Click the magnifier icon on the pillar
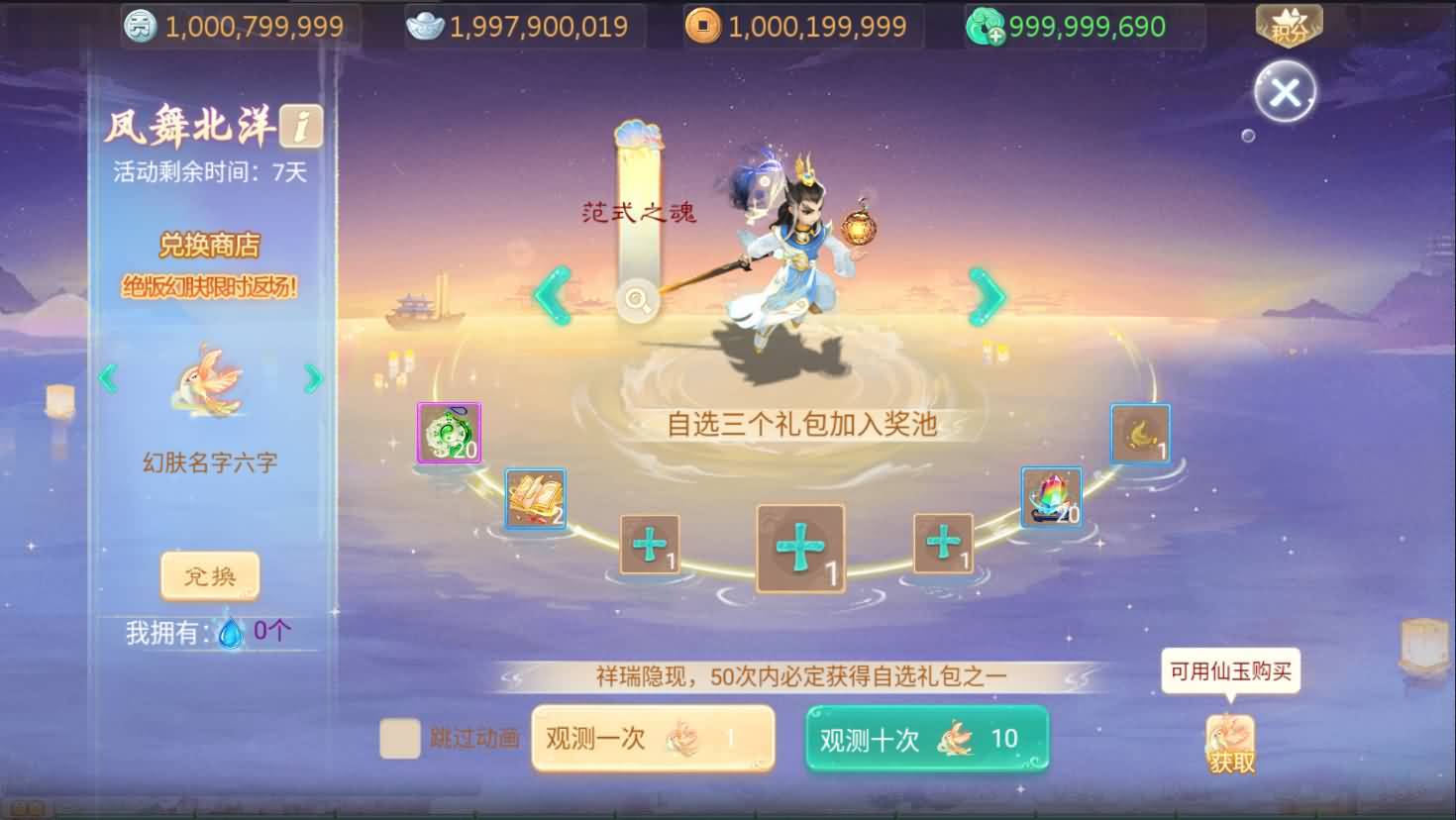The image size is (1456, 820). point(637,302)
